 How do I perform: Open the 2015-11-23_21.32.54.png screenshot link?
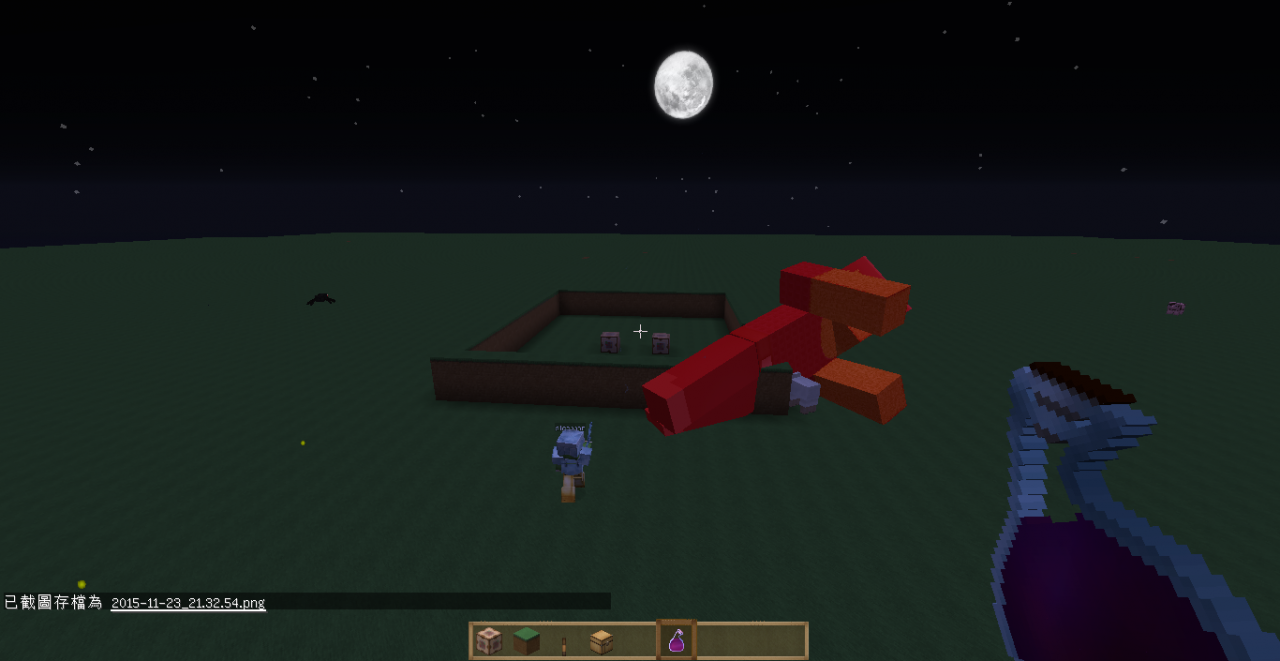(x=188, y=603)
